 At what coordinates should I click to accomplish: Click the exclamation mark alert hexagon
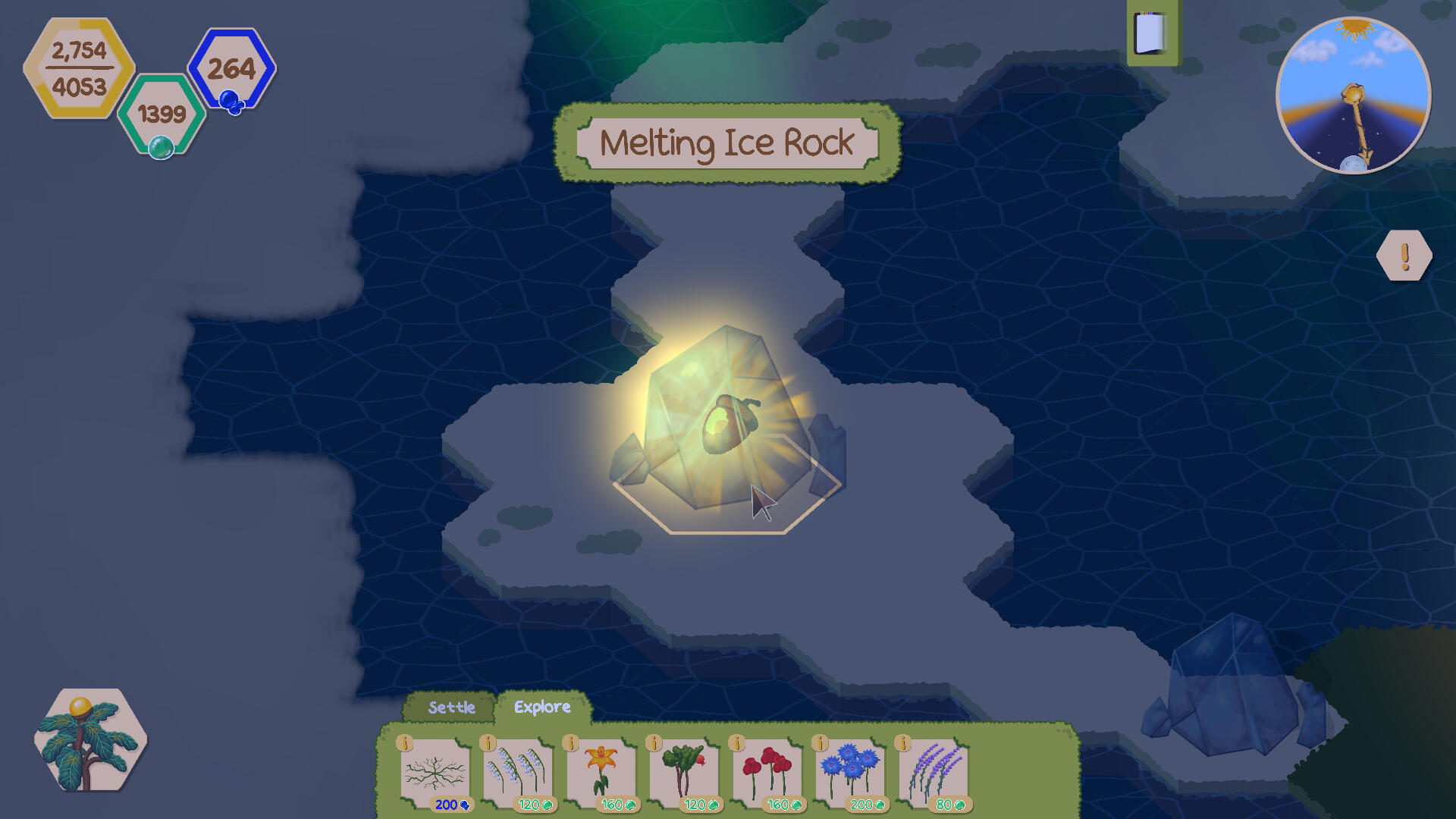1404,256
